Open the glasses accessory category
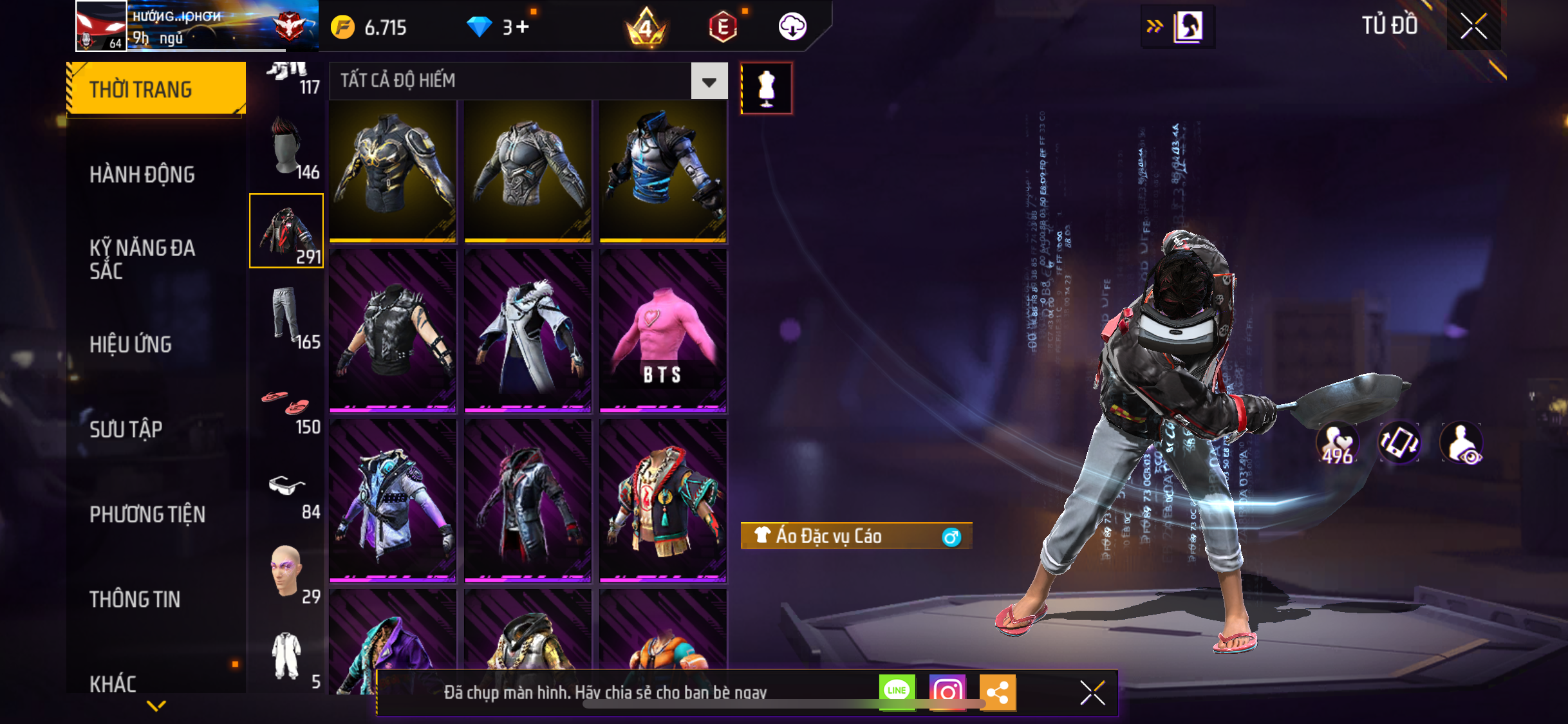Screen dimensions: 1568x724 pos(286,487)
